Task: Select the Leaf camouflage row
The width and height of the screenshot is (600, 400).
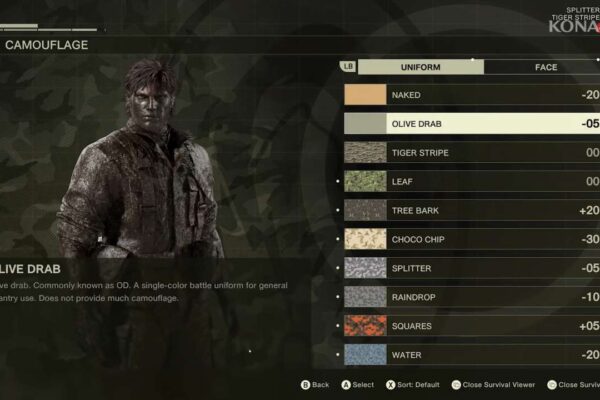Action: click(x=470, y=182)
